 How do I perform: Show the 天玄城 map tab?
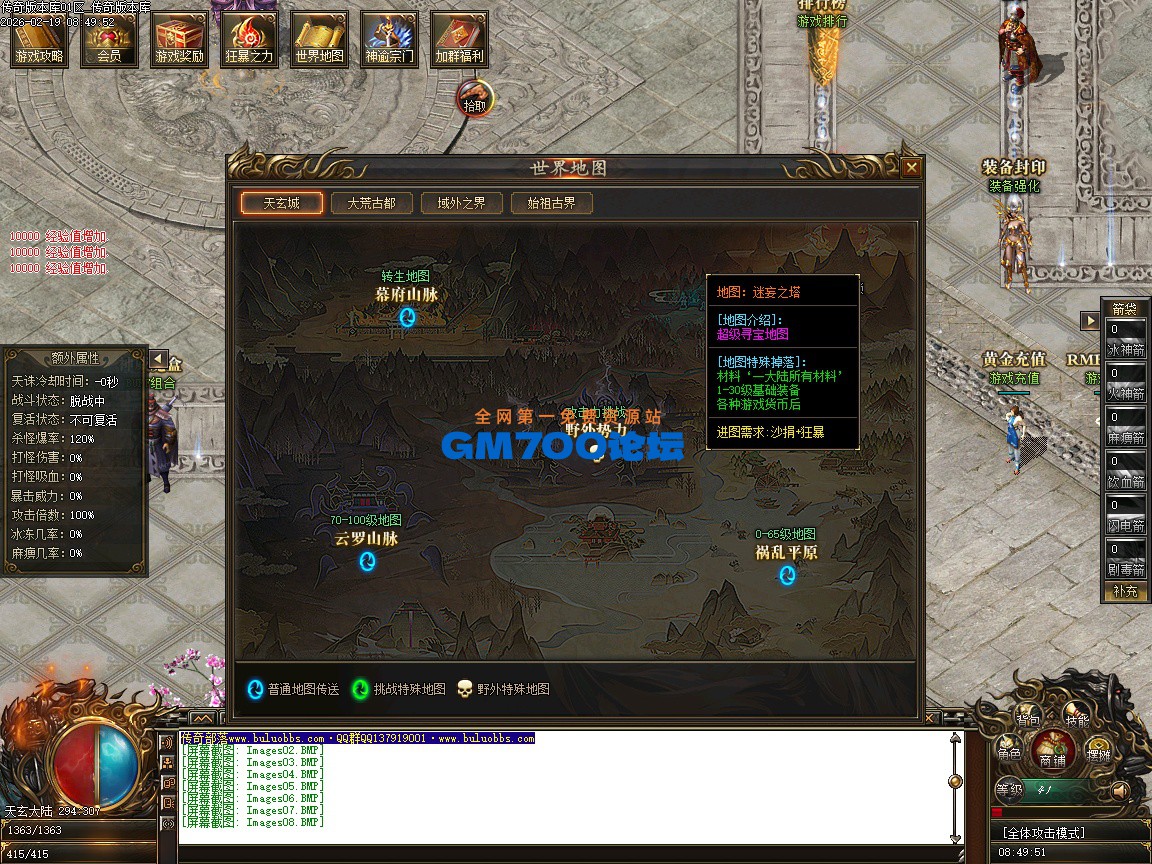tap(281, 203)
